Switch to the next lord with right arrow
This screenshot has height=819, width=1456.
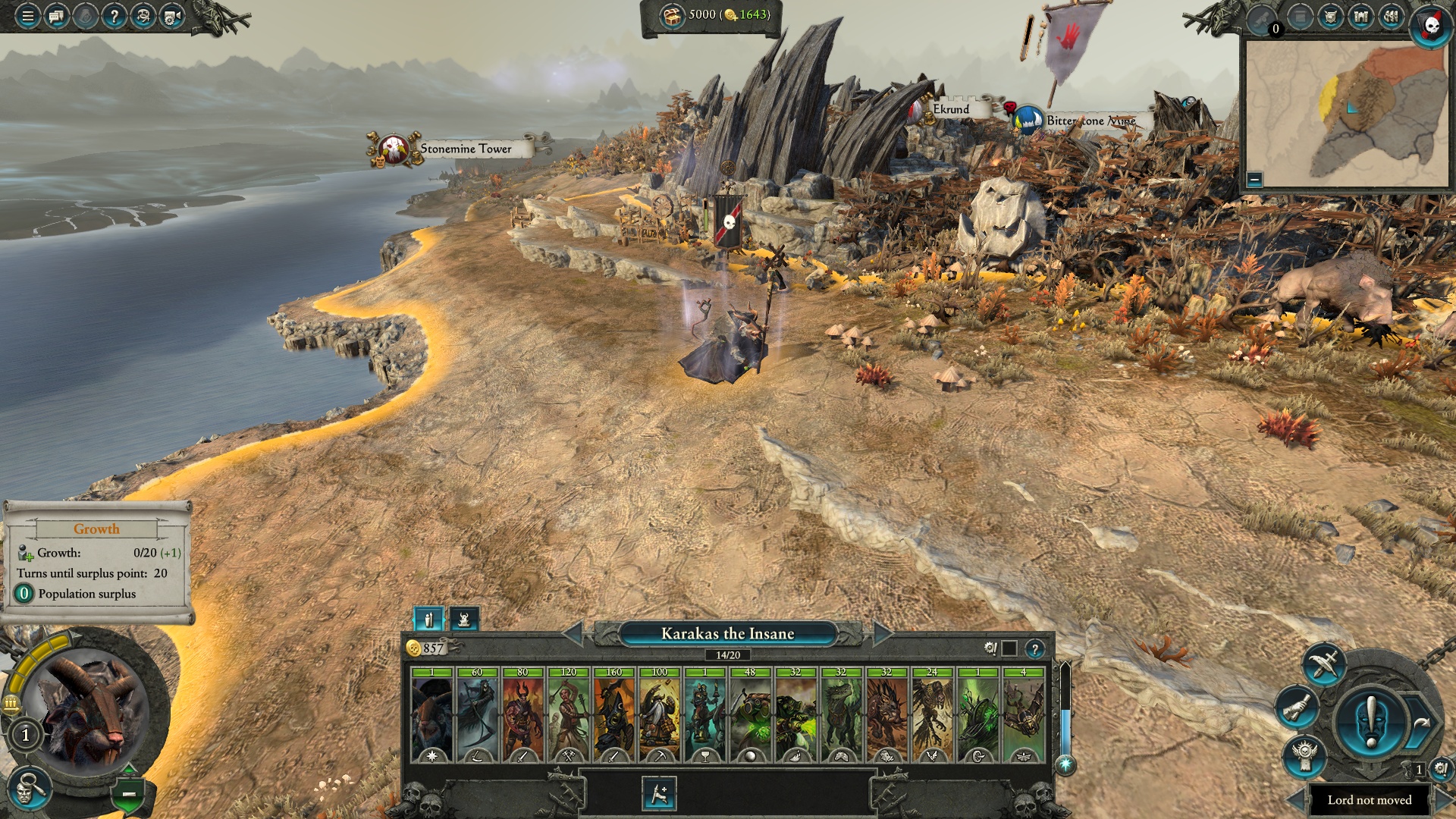tap(883, 633)
